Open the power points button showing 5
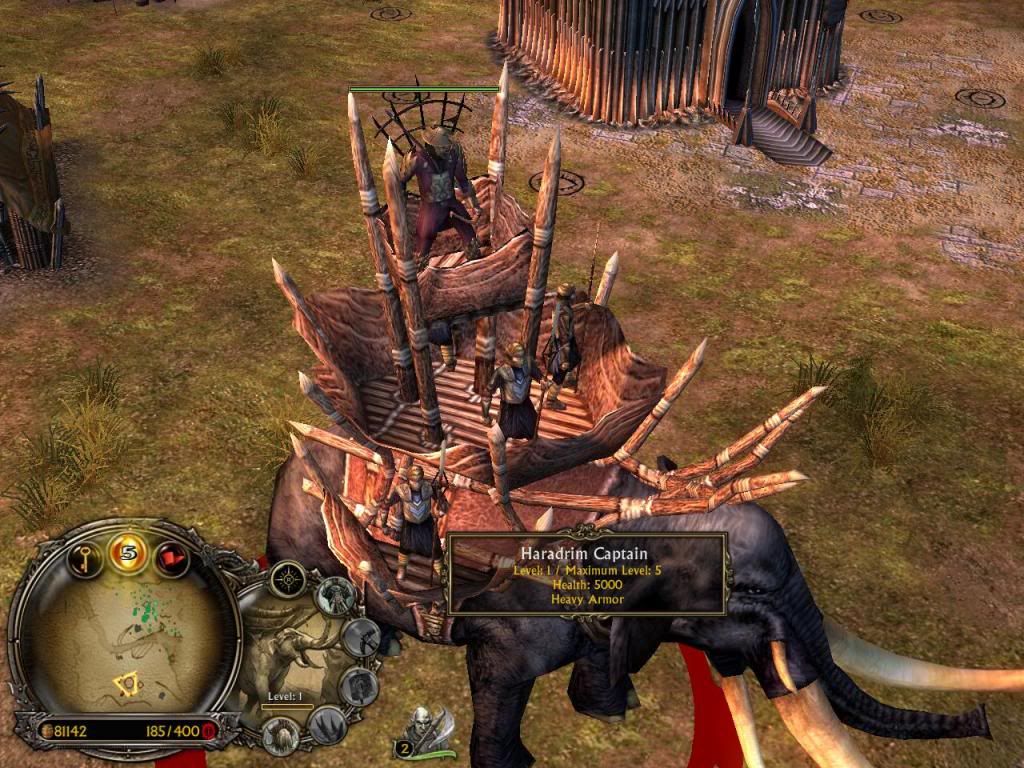The width and height of the screenshot is (1024, 768). click(128, 551)
